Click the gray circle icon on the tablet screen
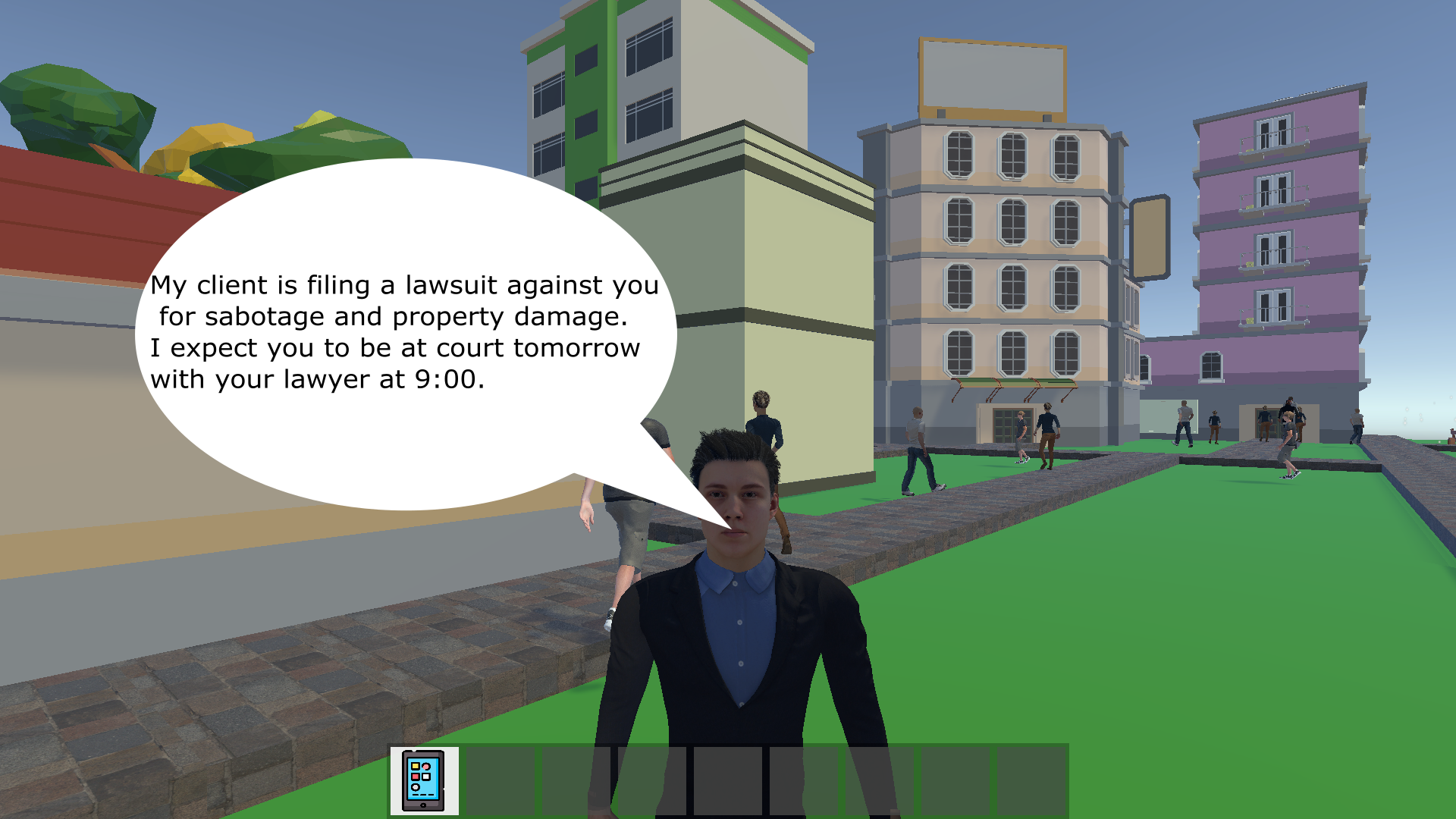This screenshot has width=1456, height=819. (416, 787)
